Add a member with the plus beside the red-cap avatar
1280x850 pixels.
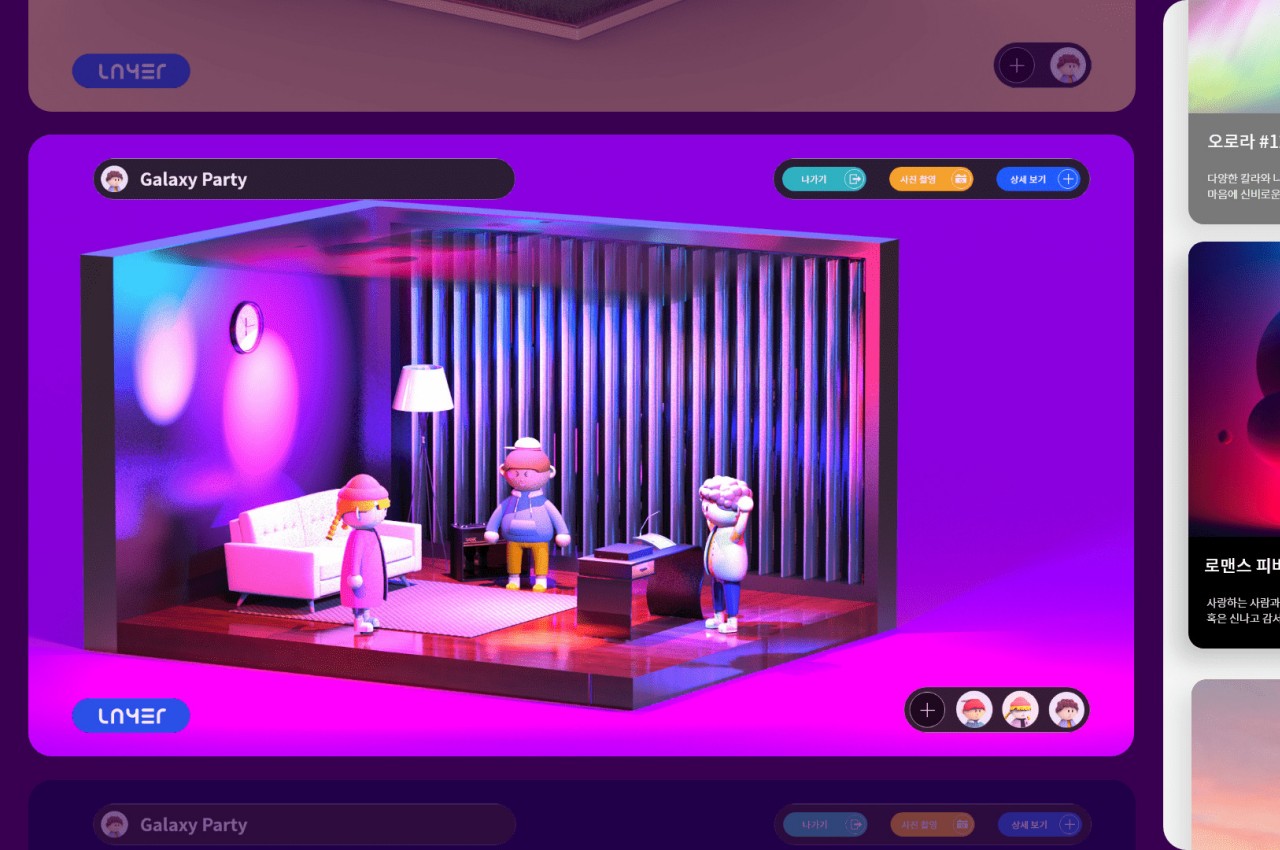click(927, 710)
